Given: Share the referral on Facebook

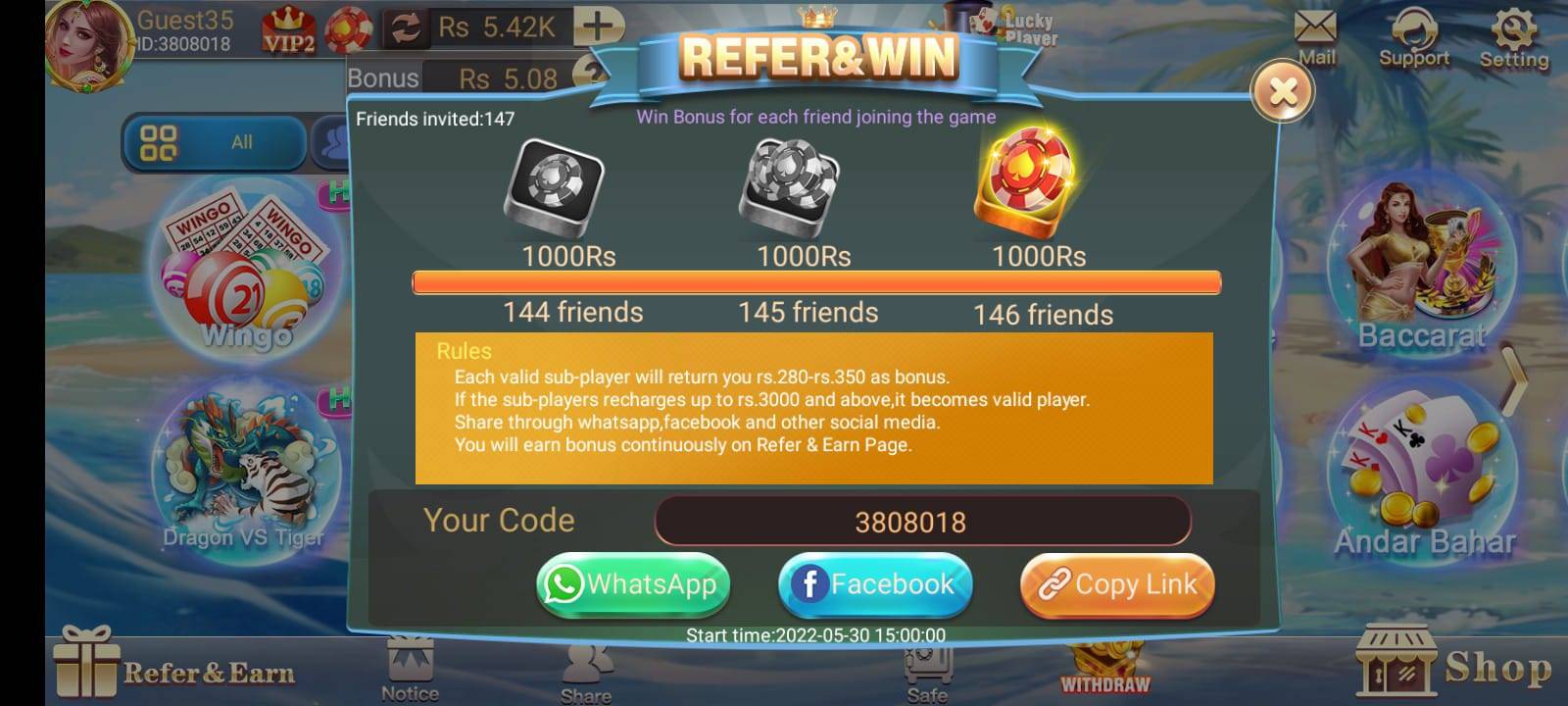Looking at the screenshot, I should (x=875, y=584).
